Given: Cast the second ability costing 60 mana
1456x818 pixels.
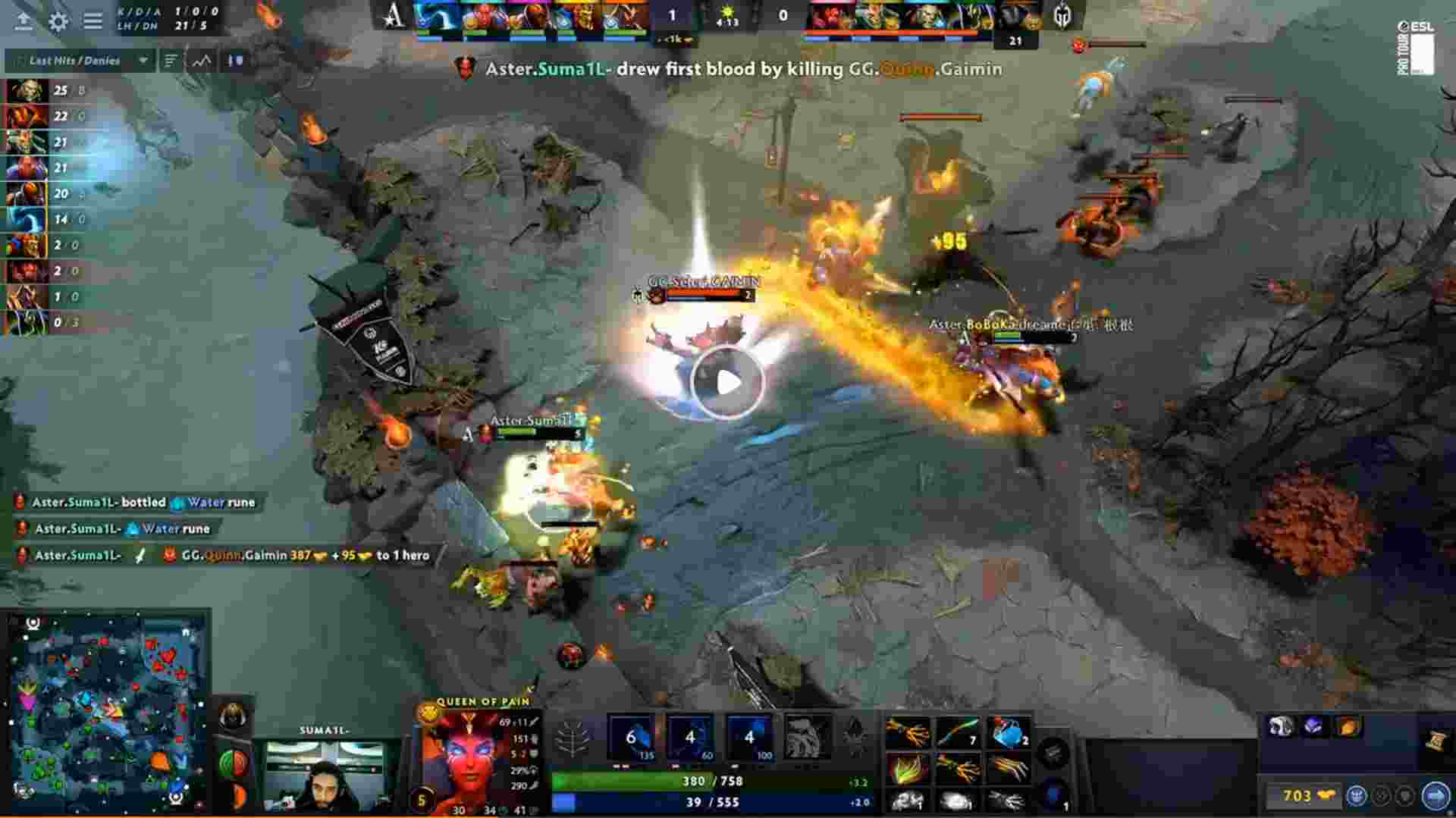Looking at the screenshot, I should [x=690, y=737].
